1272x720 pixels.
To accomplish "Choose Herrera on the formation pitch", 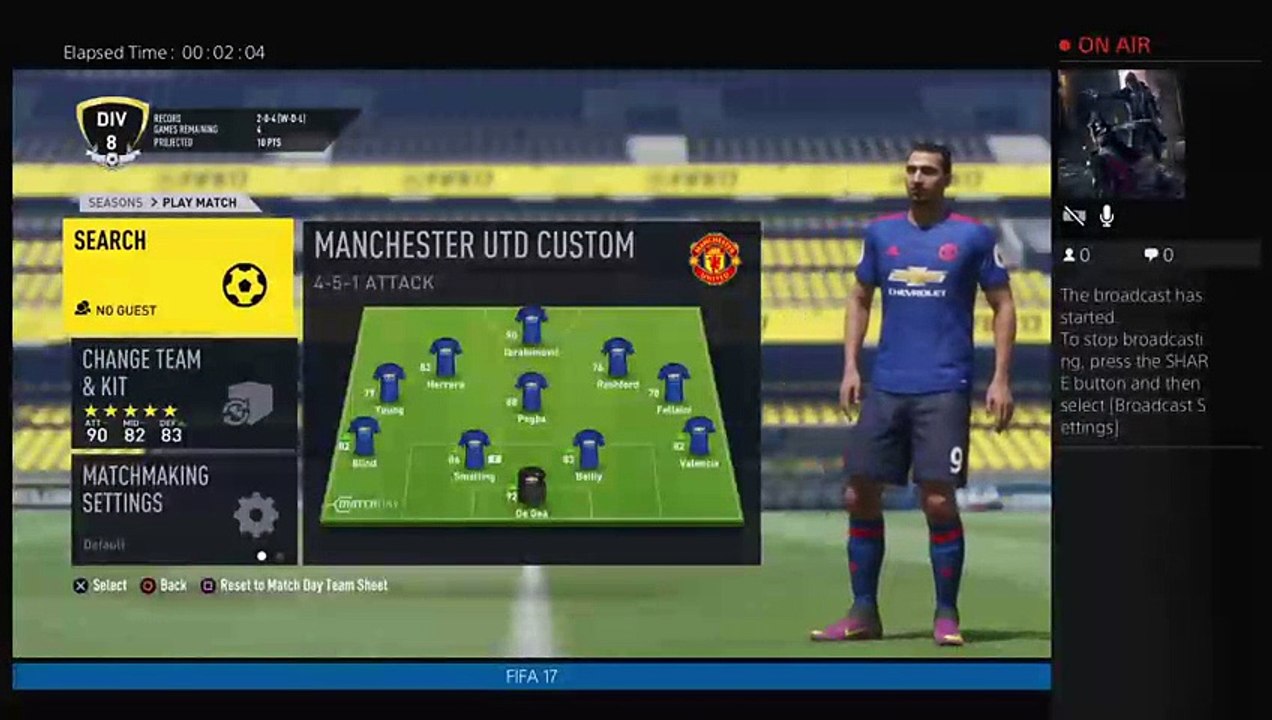I will [x=445, y=357].
